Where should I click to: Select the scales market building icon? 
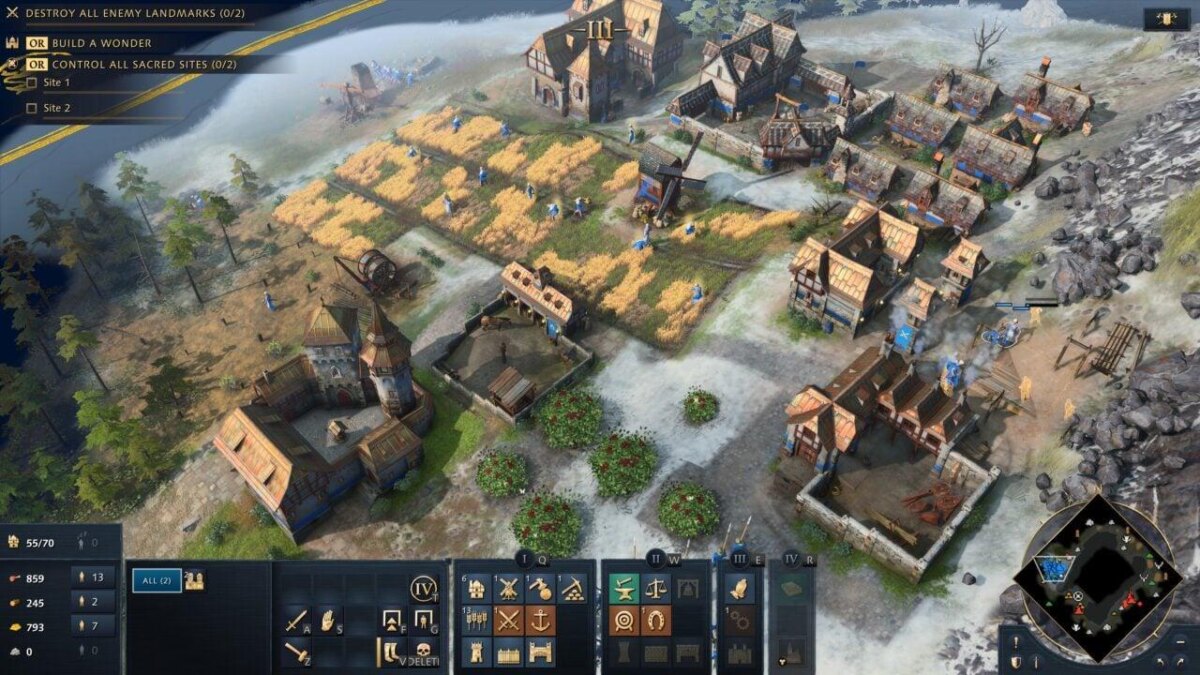click(x=656, y=589)
